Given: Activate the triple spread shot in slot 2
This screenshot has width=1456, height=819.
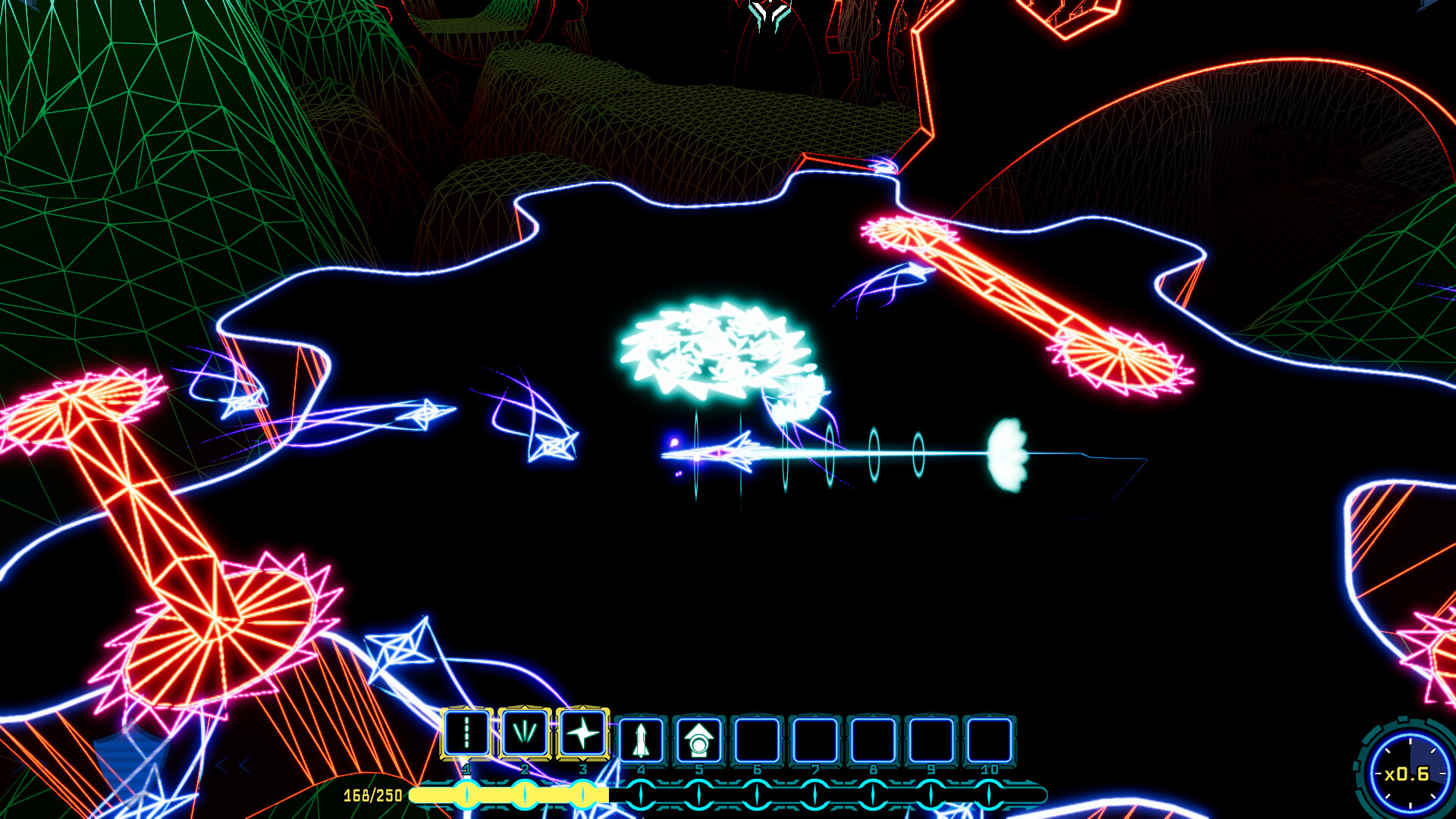Looking at the screenshot, I should click(524, 733).
